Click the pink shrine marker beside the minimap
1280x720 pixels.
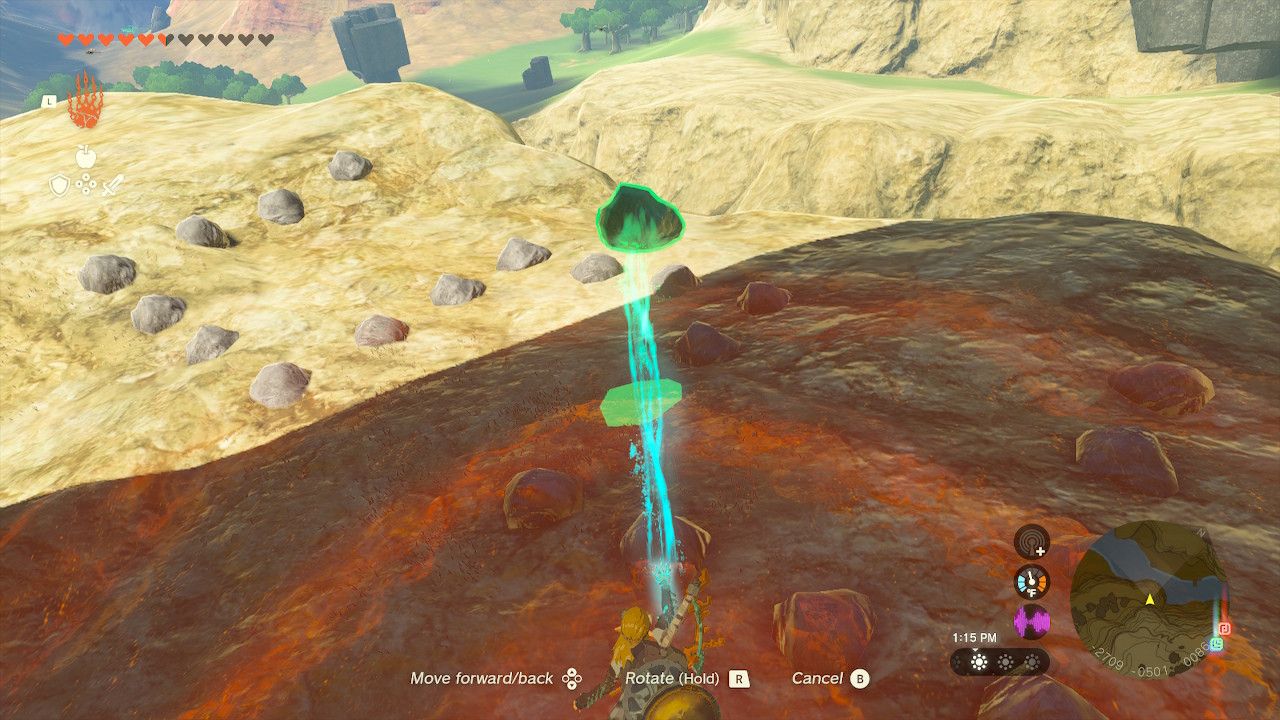(1225, 629)
